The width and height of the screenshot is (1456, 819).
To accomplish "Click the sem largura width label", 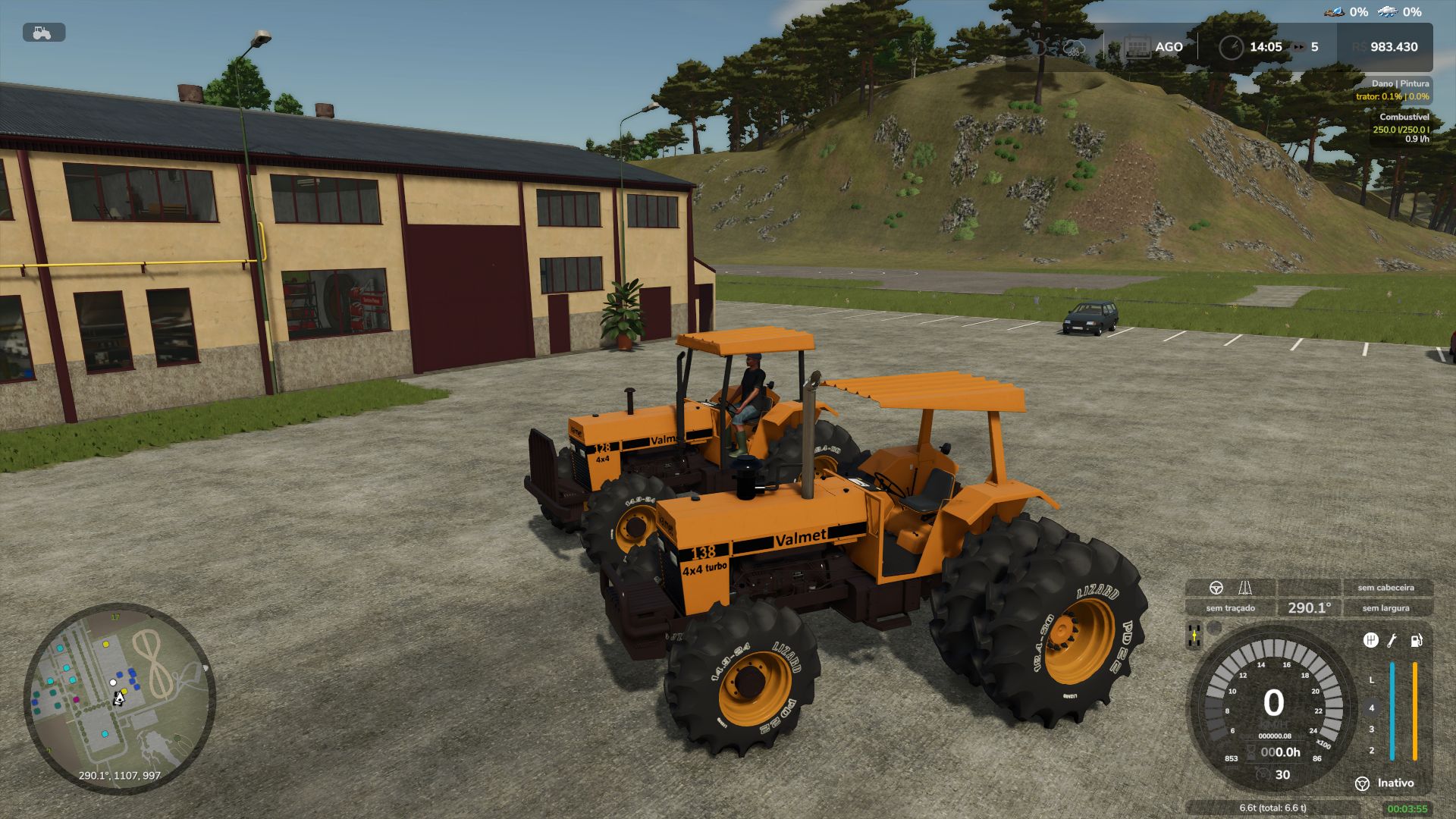I will click(1385, 607).
